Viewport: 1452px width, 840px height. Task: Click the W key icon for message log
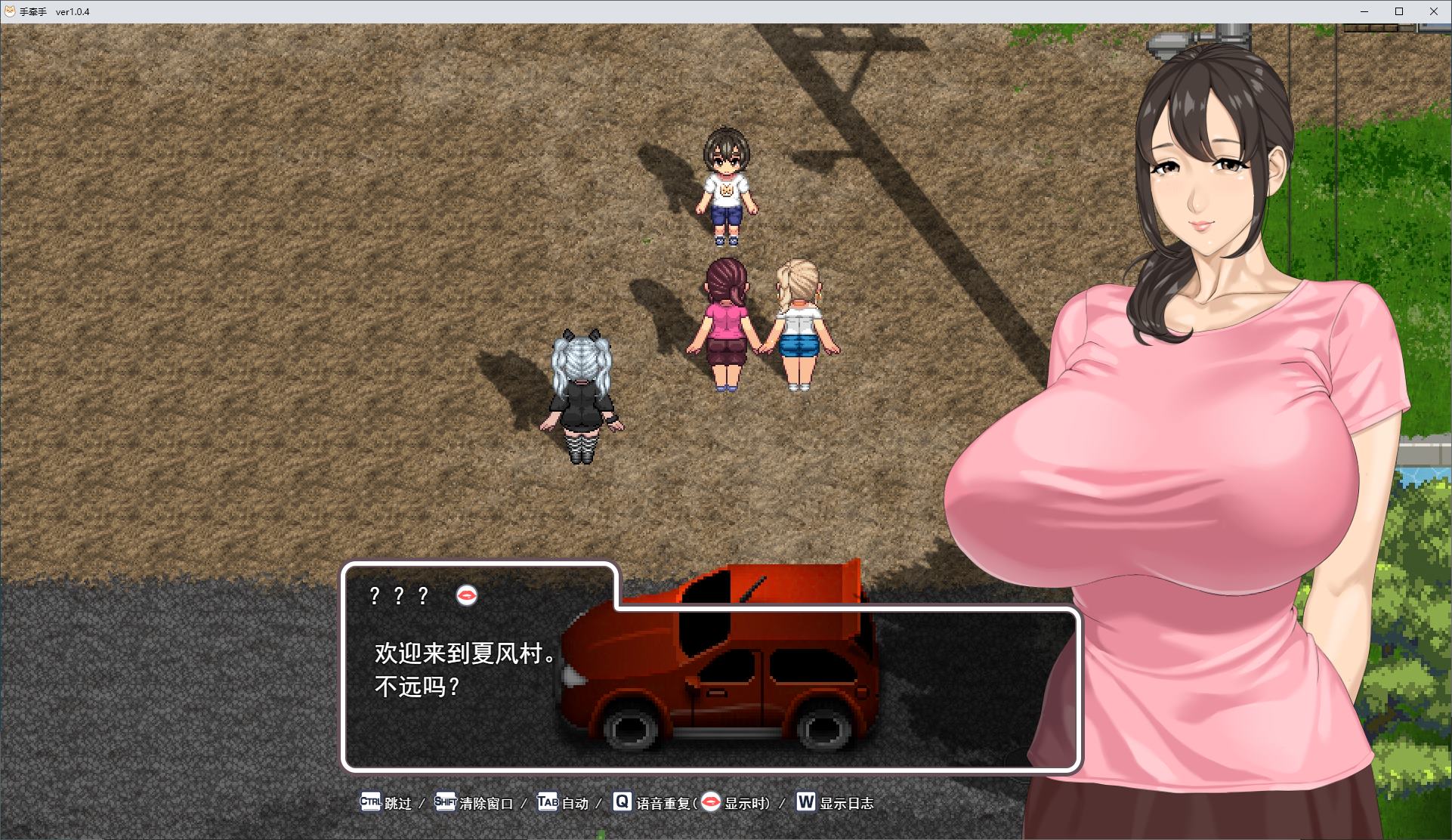[805, 803]
